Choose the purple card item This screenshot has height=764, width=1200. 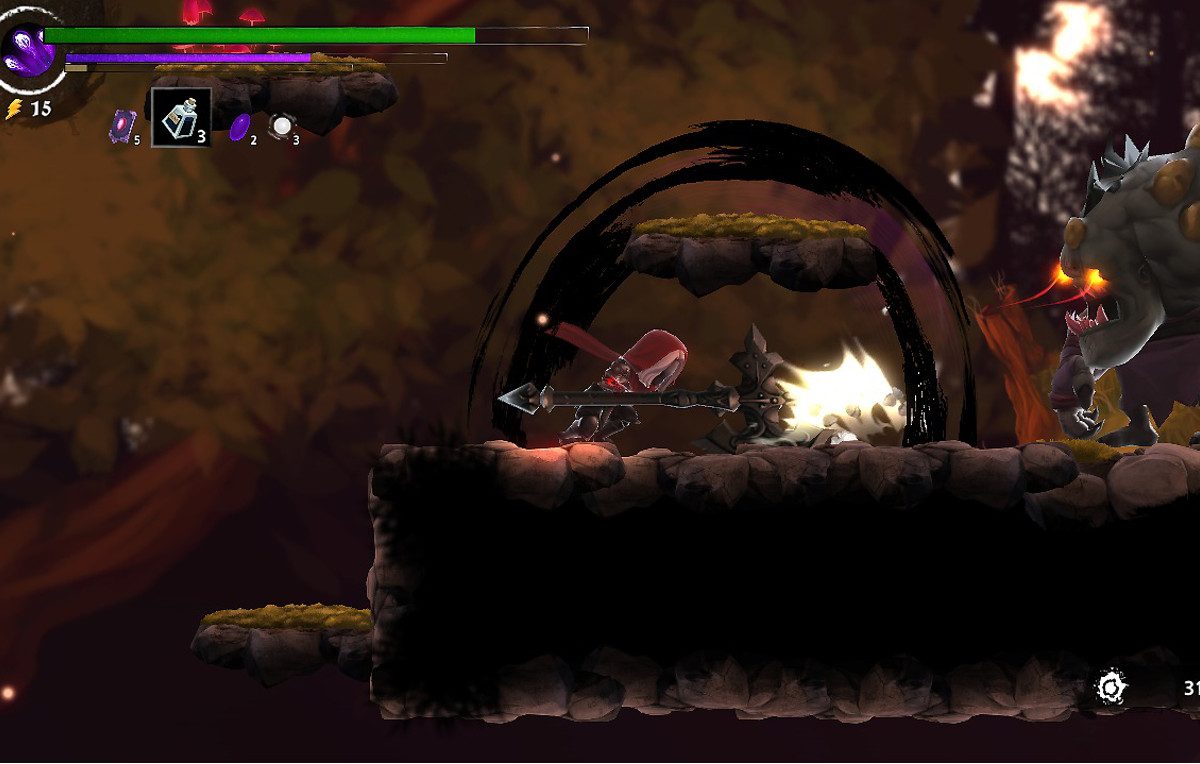pos(122,125)
